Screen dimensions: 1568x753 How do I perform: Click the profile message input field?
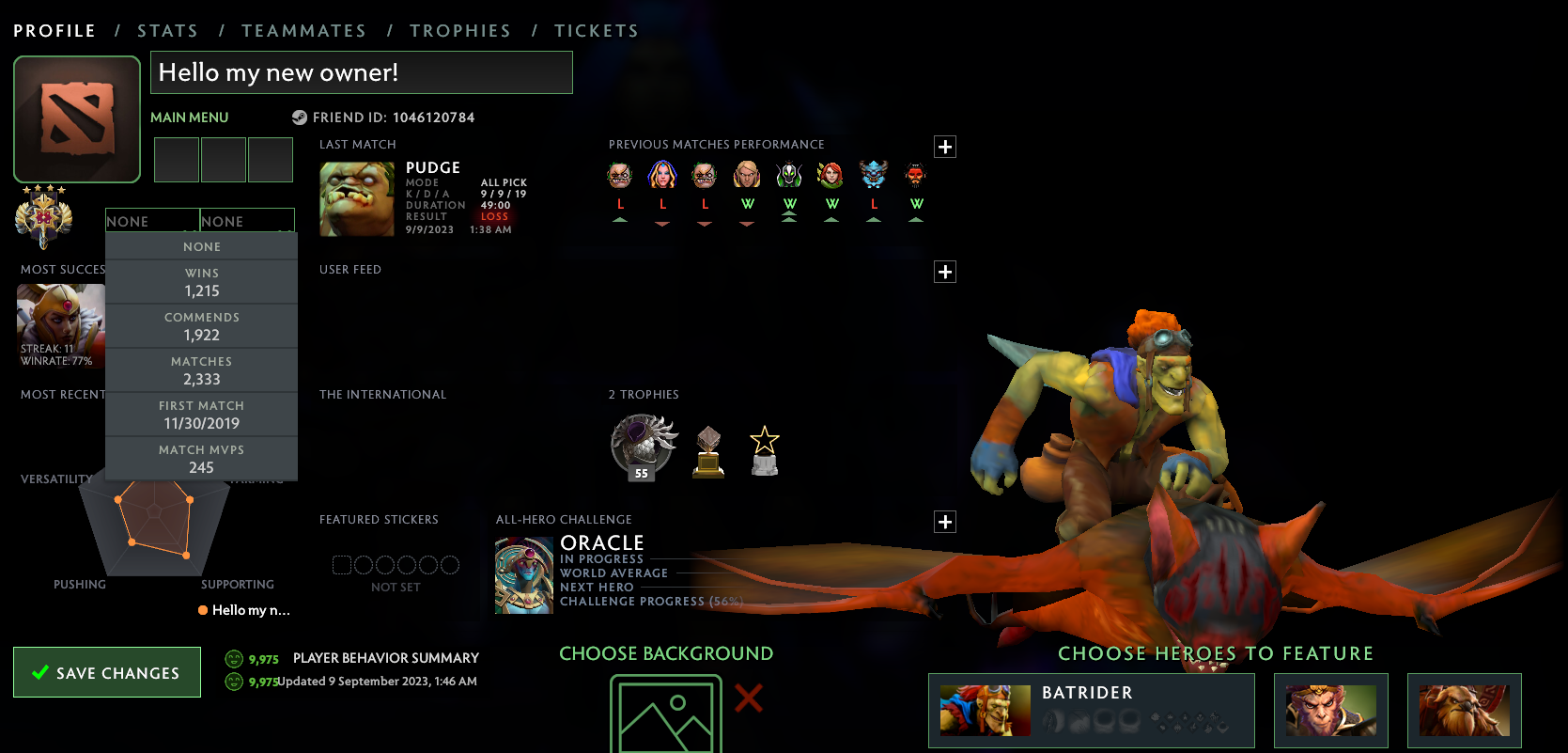362,71
